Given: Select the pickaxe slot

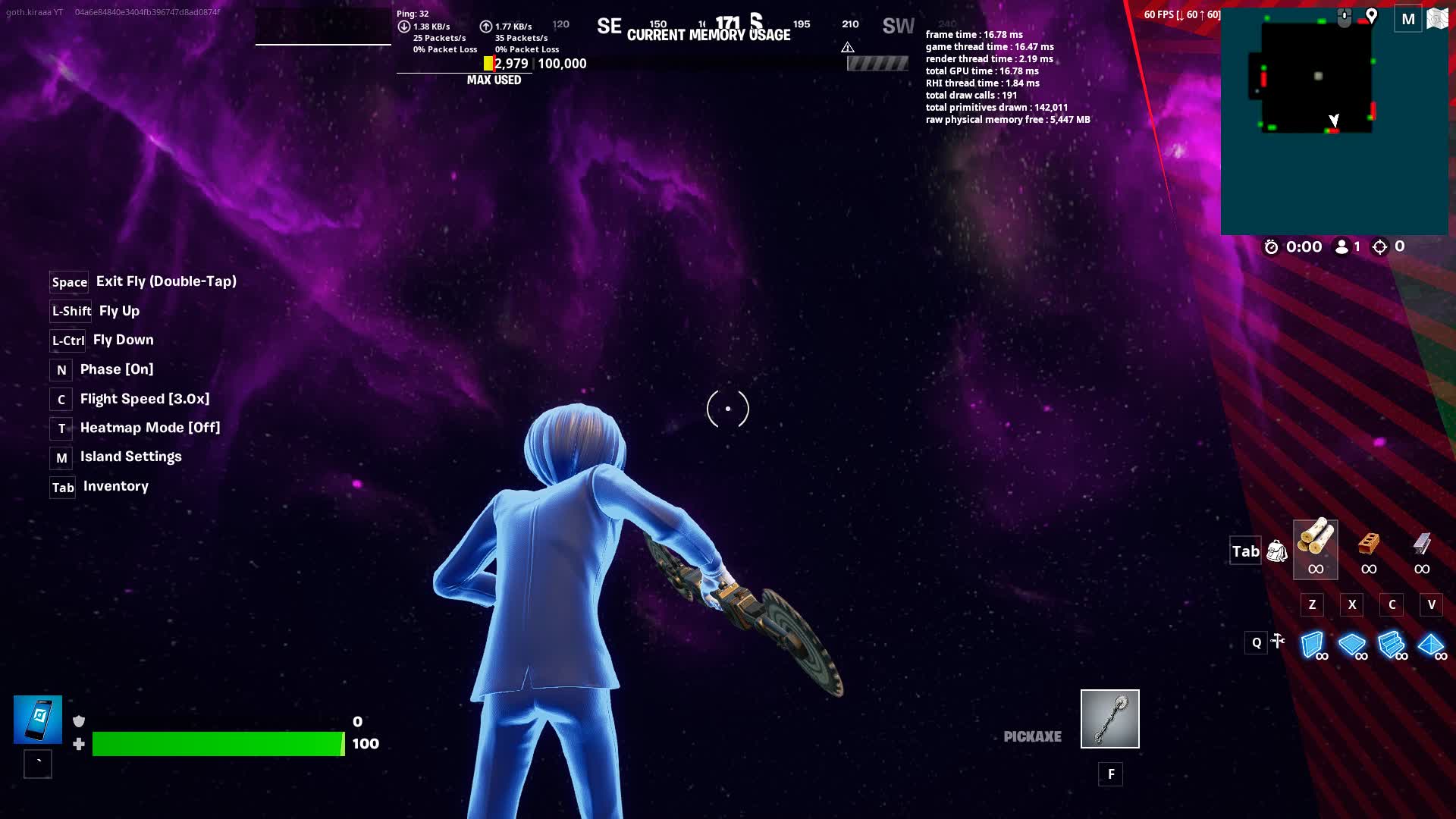Looking at the screenshot, I should (1109, 718).
